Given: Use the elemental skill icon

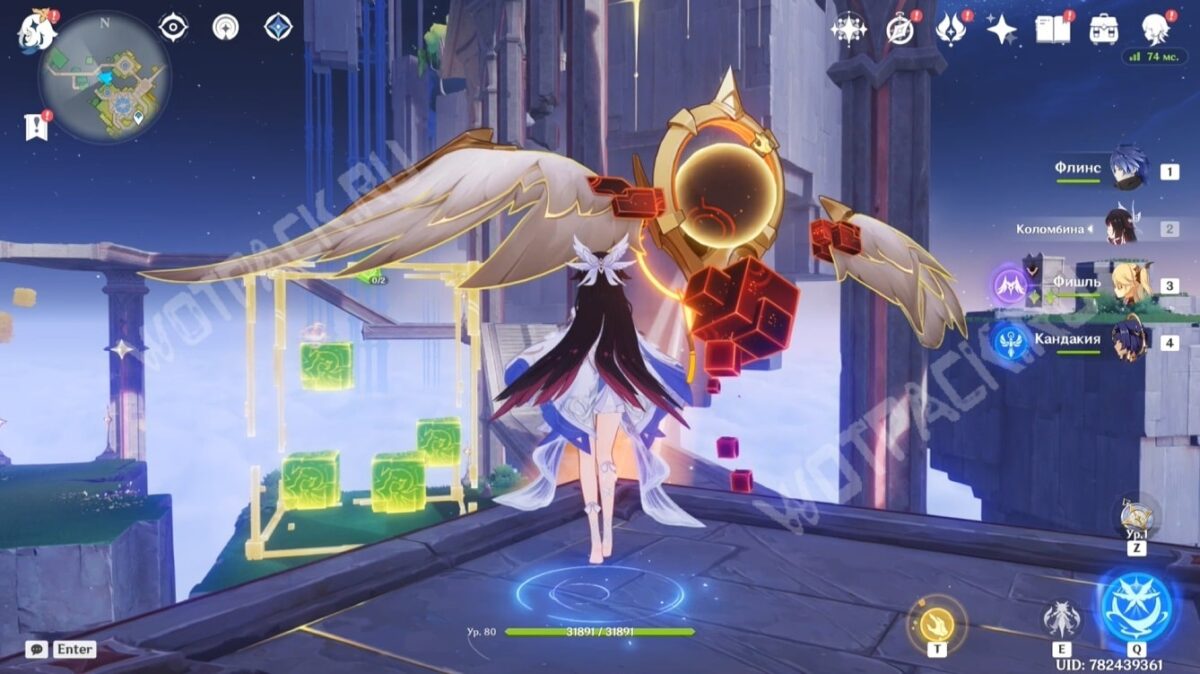Looking at the screenshot, I should pyautogui.click(x=1061, y=620).
